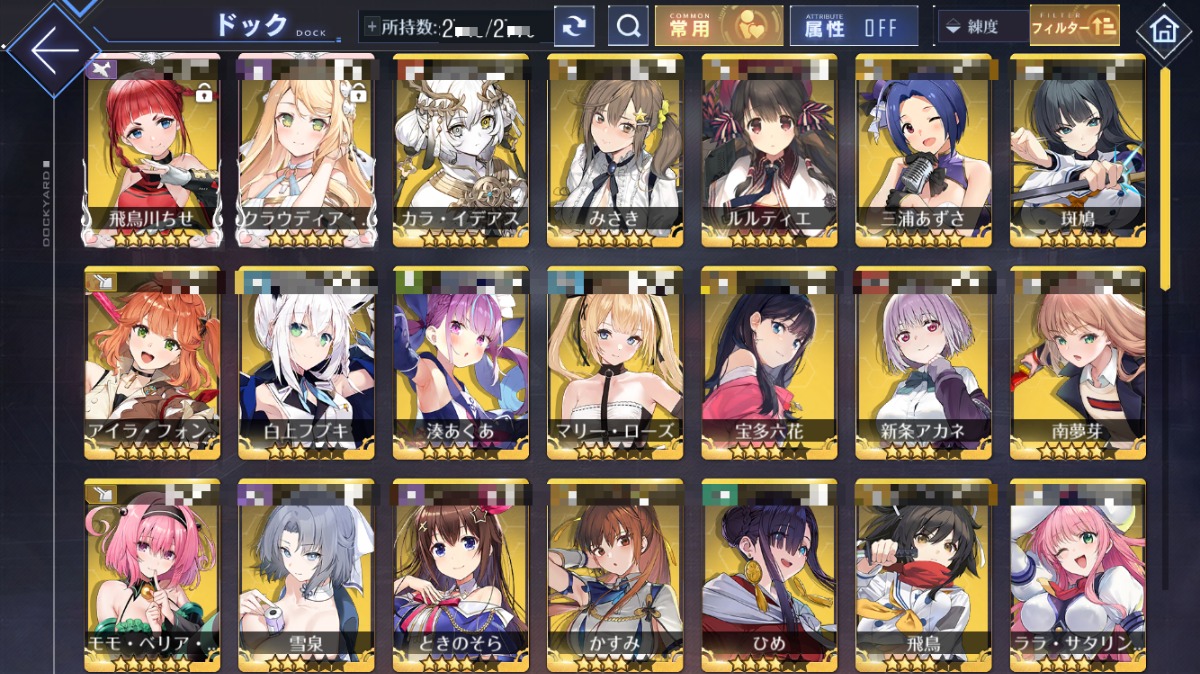Choose the カラ・イデアス character card
The width and height of the screenshot is (1200, 674).
tap(461, 150)
